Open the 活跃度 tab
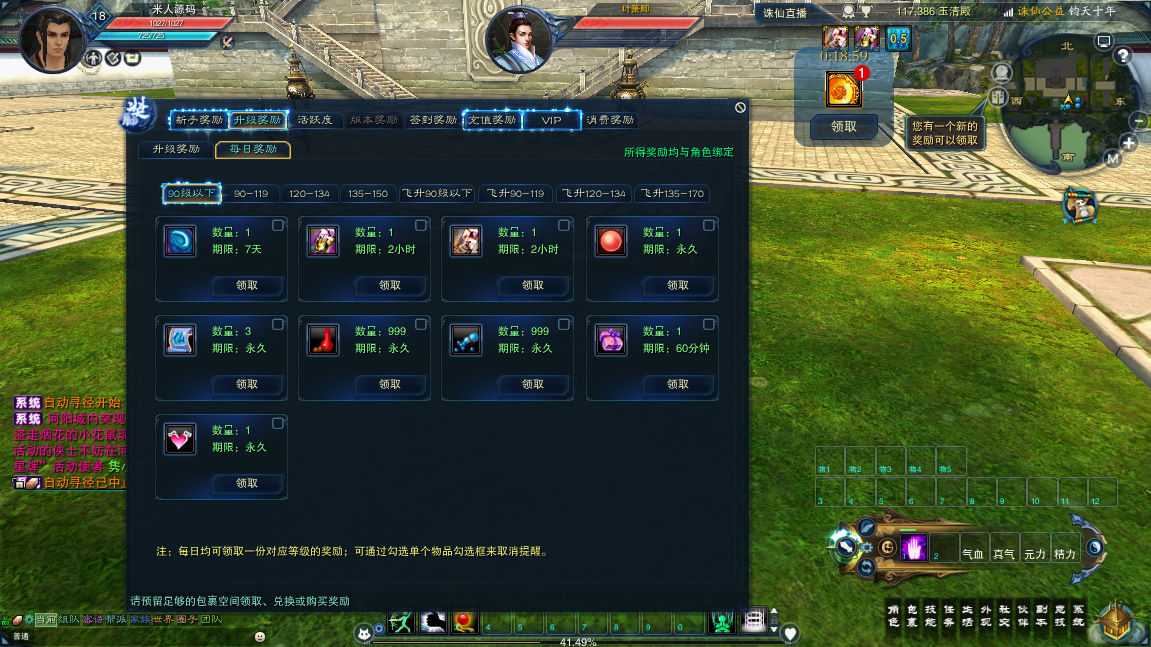The height and width of the screenshot is (647, 1151). (x=318, y=120)
